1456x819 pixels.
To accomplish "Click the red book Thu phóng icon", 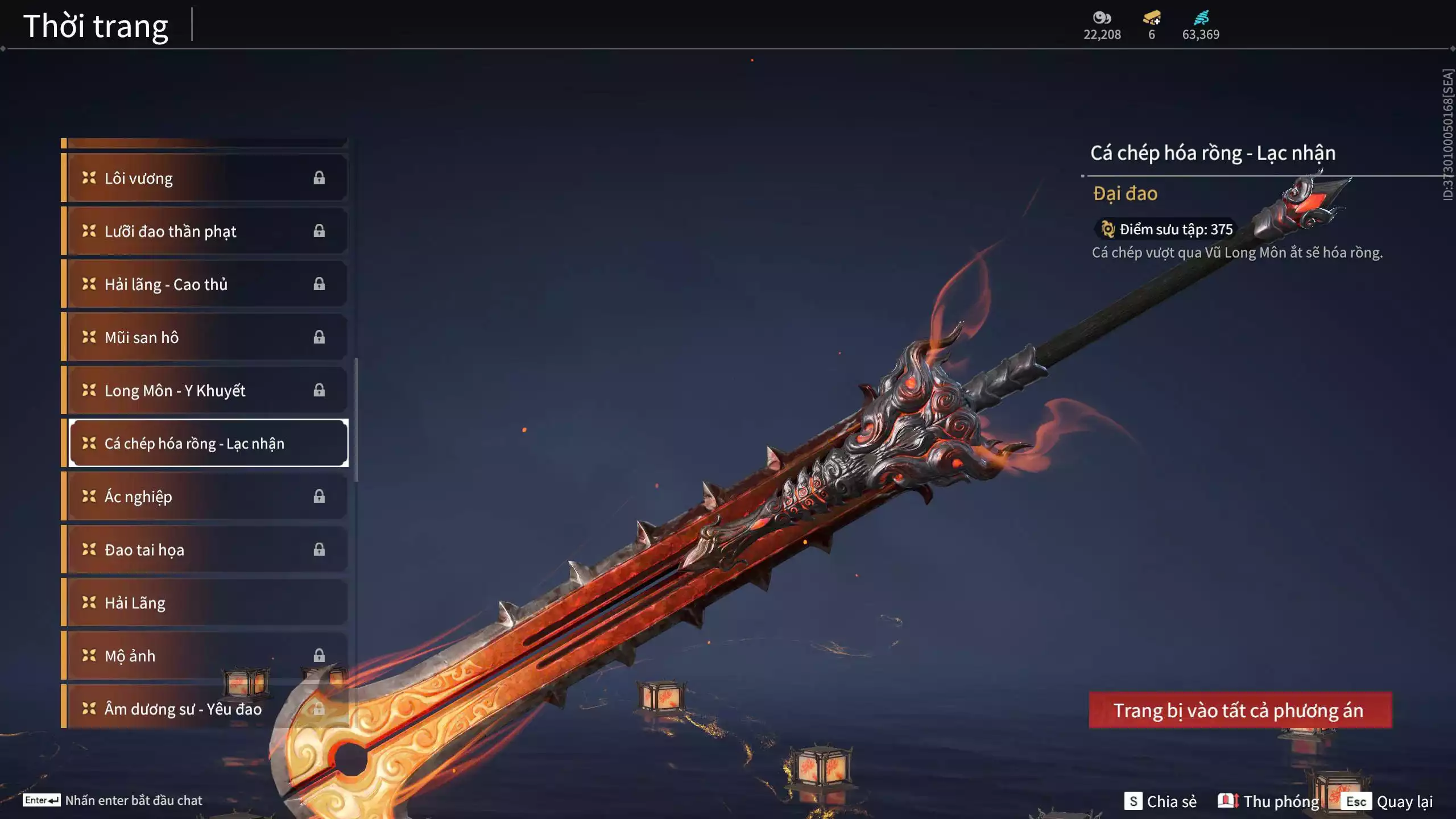I will 1228,800.
